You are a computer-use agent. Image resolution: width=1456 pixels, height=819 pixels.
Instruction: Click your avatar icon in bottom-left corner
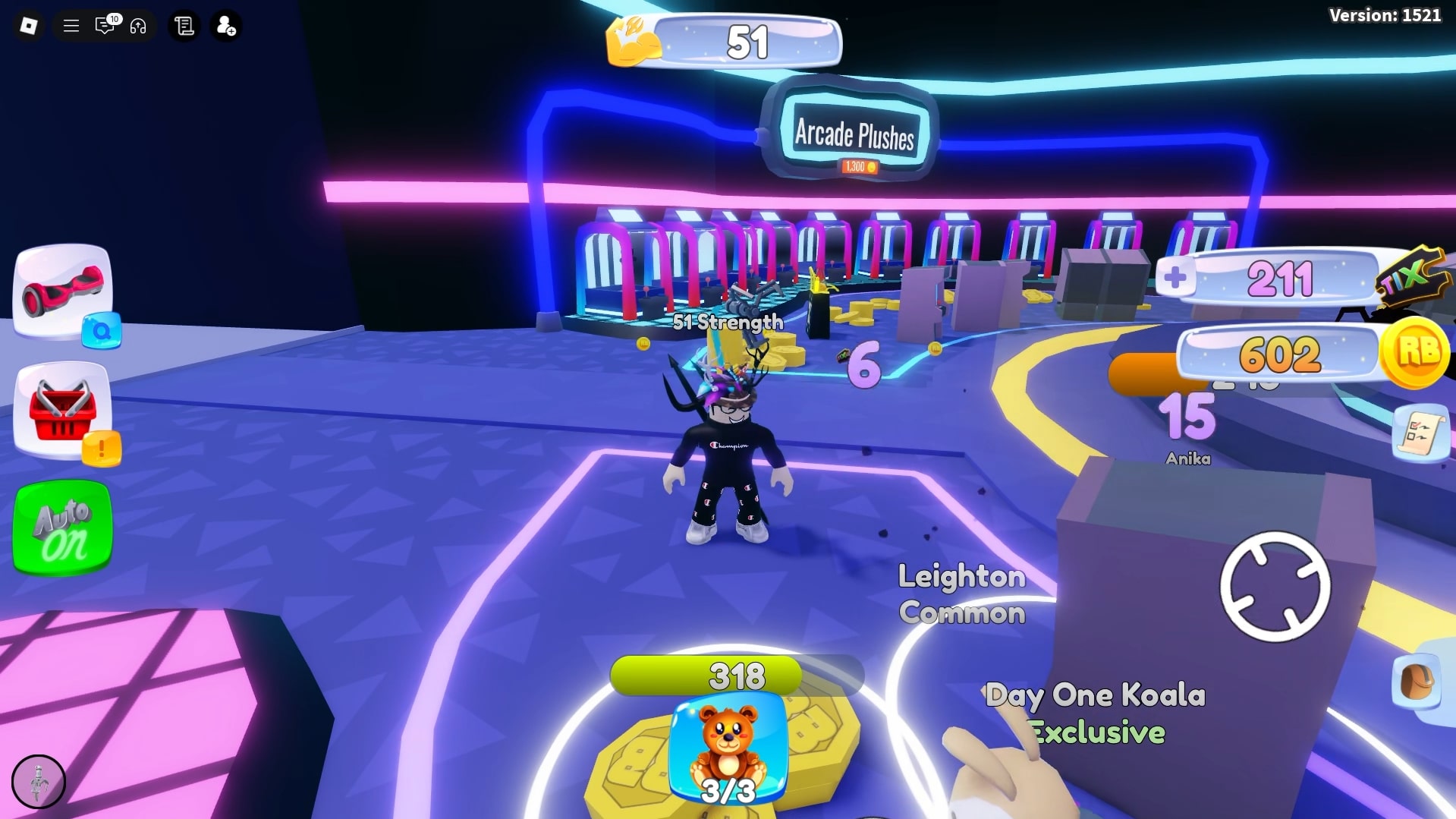tap(38, 782)
